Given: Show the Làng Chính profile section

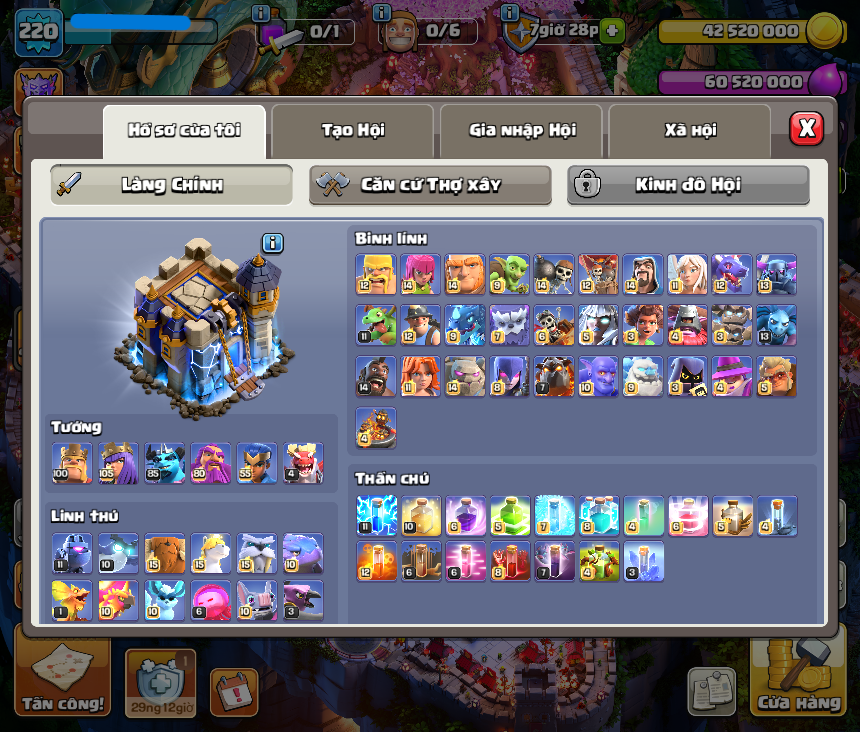Looking at the screenshot, I should point(171,185).
